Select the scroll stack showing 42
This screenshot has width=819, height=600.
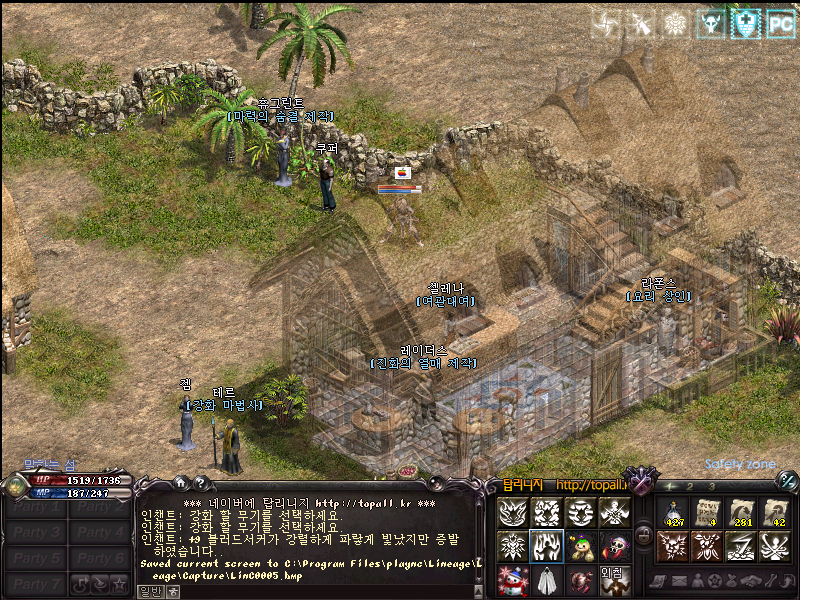777,512
